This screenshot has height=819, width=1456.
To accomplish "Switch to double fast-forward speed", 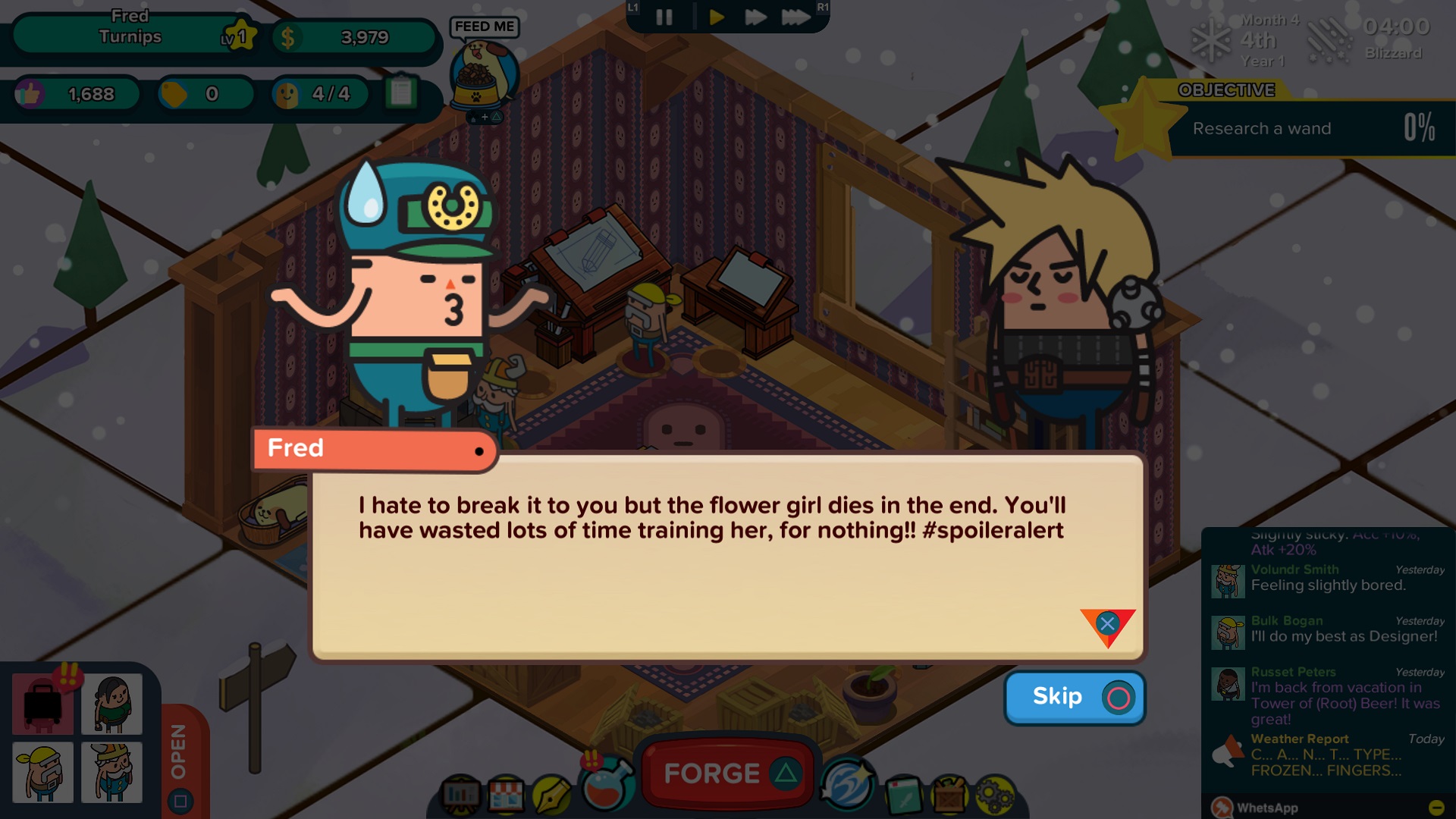I will point(755,17).
